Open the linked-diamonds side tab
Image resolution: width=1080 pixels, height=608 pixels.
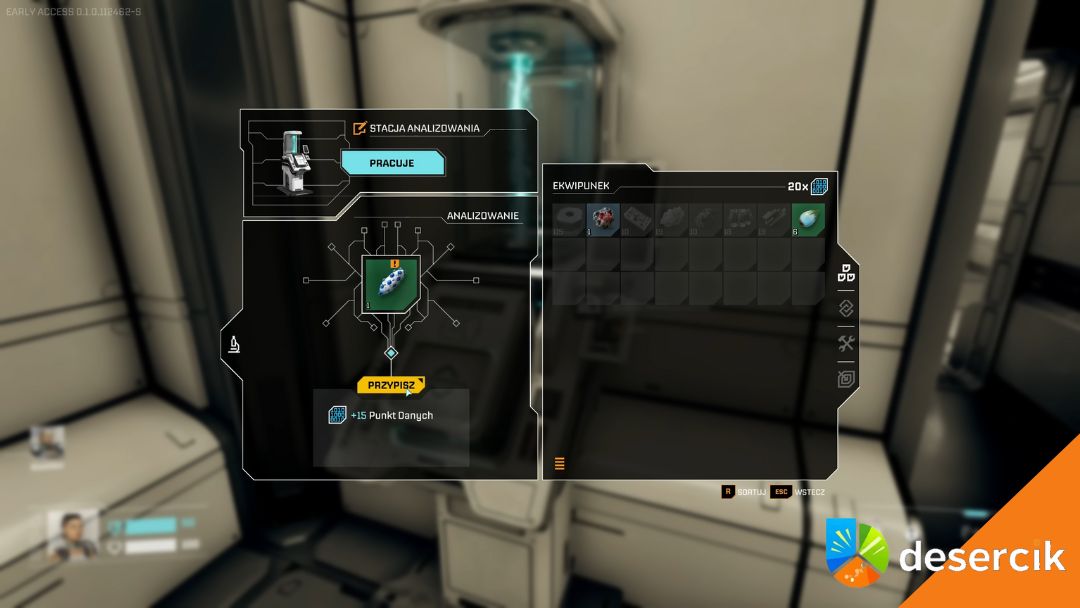click(846, 309)
